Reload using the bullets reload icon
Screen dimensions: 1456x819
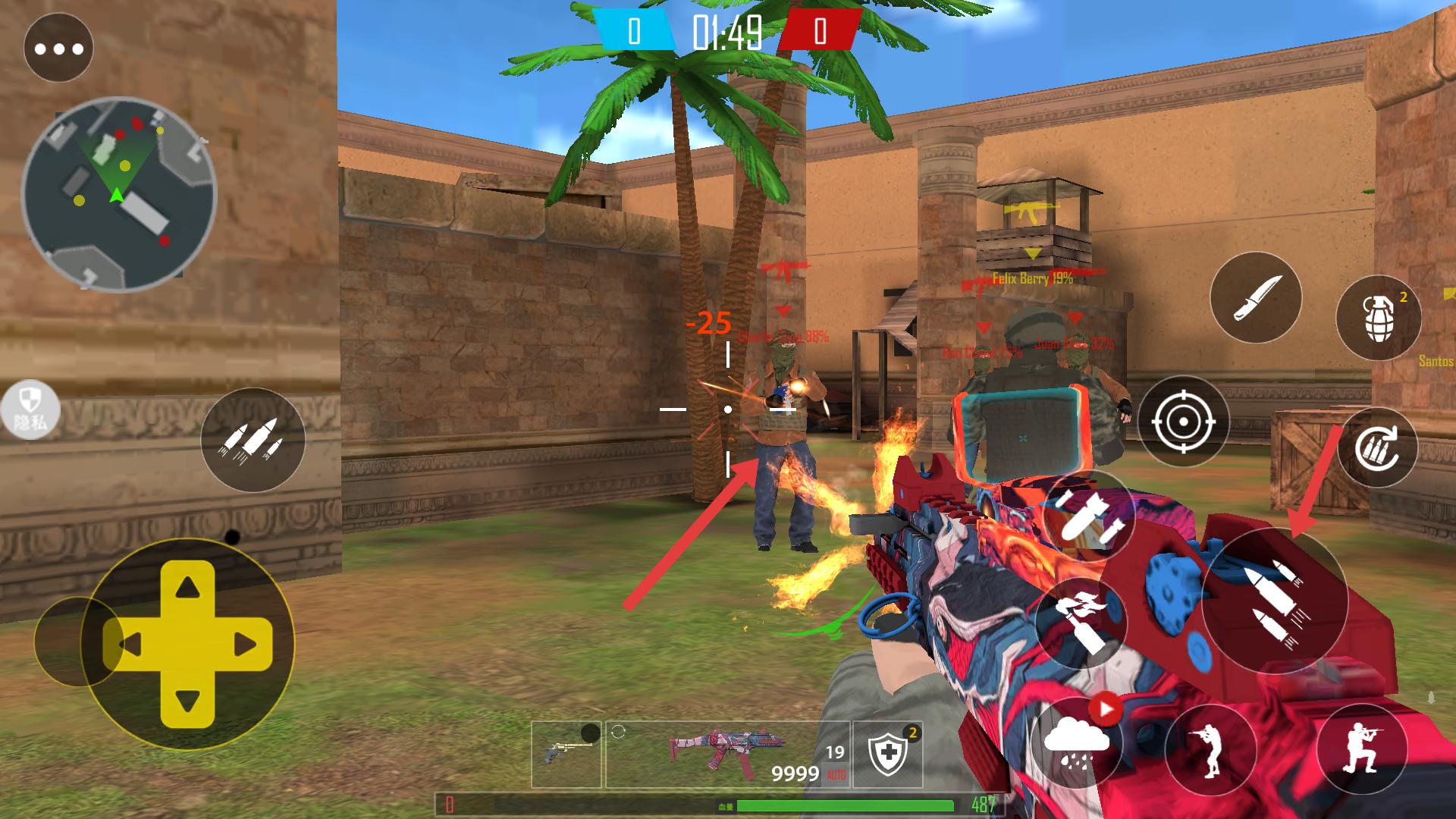coord(1377,447)
